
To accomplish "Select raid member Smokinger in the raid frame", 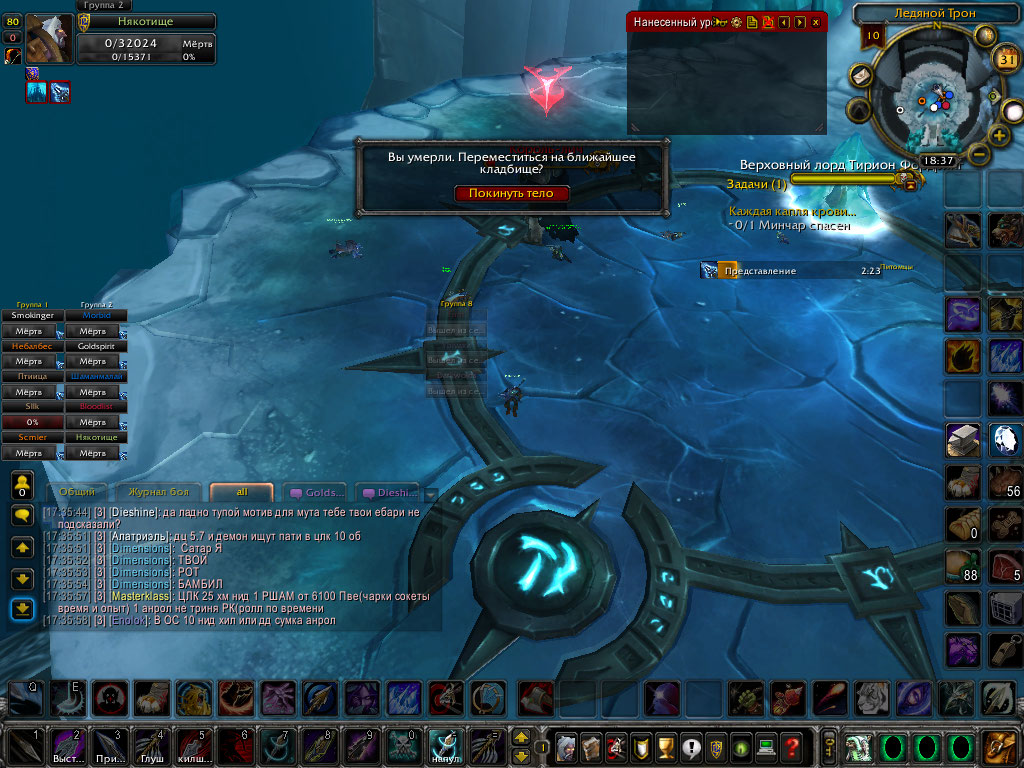I will pos(32,316).
